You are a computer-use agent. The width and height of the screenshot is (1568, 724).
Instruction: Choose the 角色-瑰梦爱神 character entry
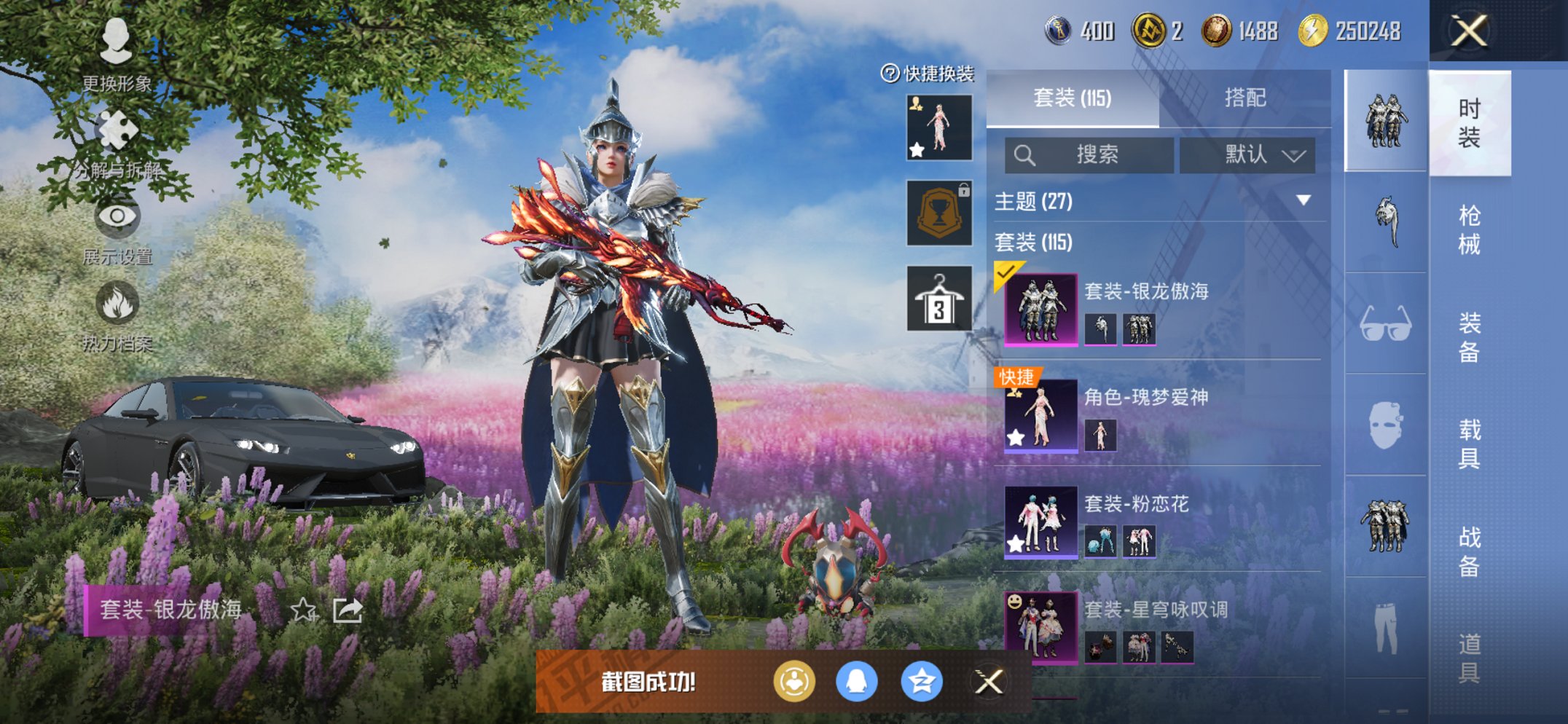(x=1159, y=415)
